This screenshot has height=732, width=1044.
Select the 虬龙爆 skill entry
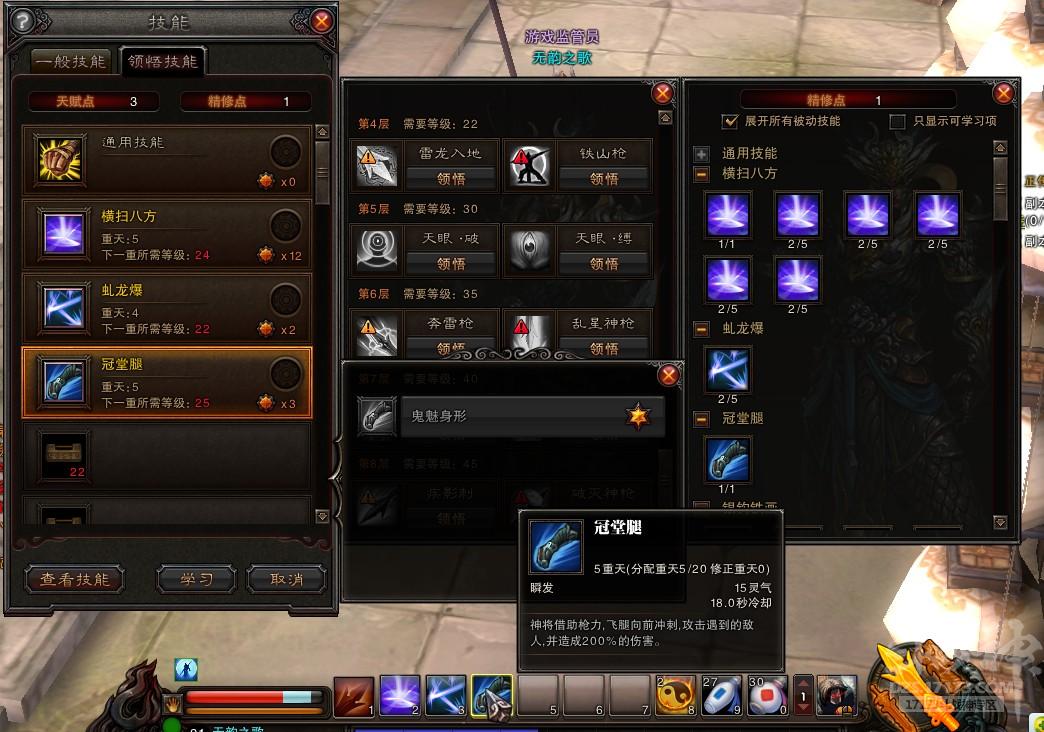coord(167,308)
